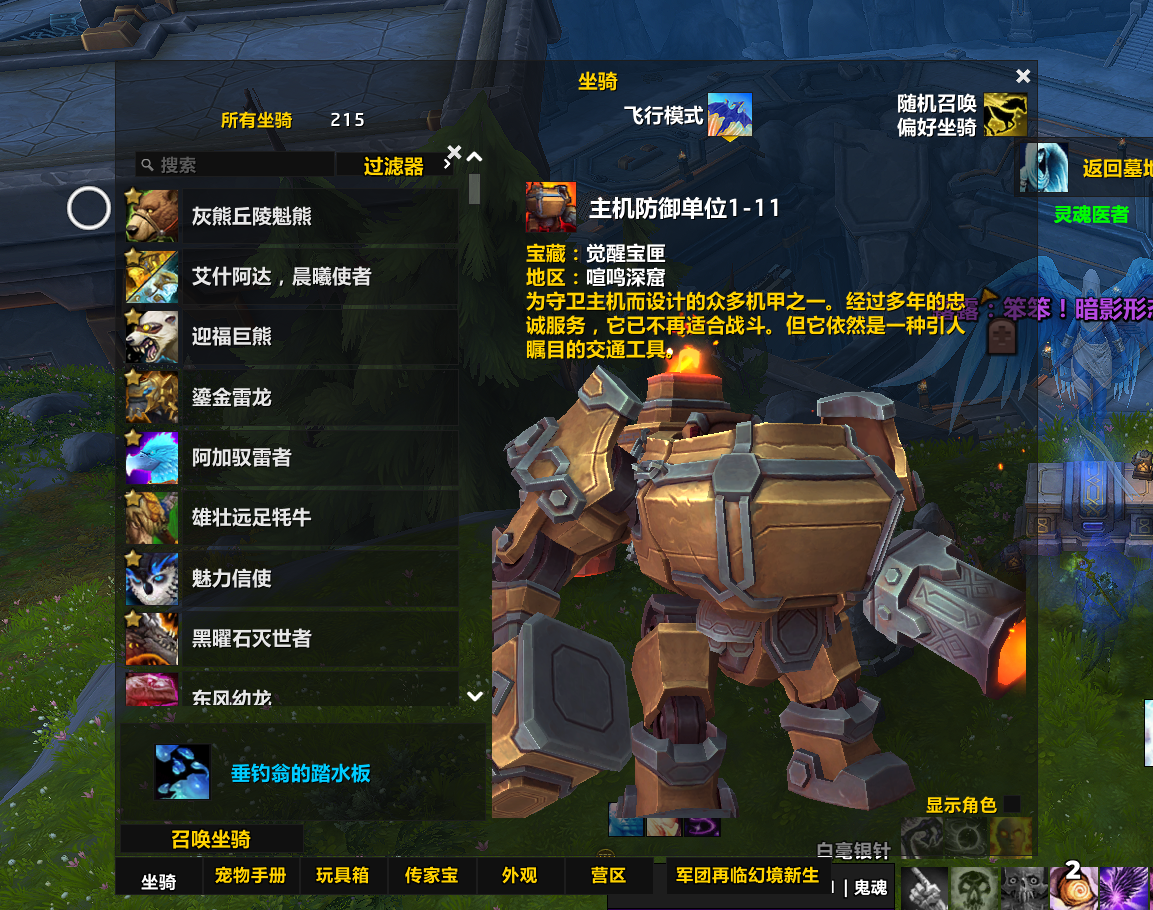The image size is (1153, 910).
Task: Toggle the 显示角色 checkbox
Action: click(1012, 804)
